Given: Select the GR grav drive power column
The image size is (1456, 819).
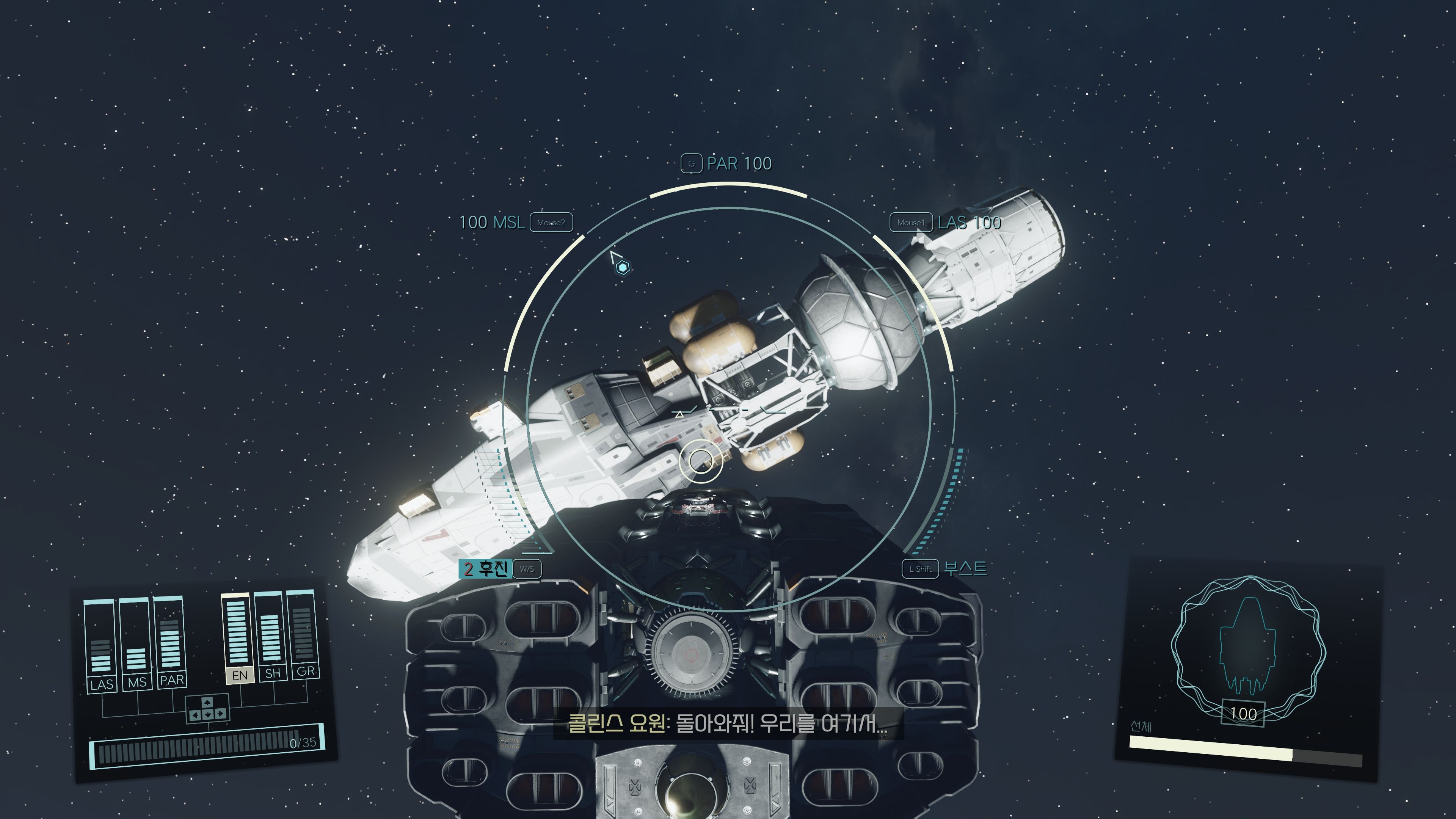Looking at the screenshot, I should [x=303, y=632].
